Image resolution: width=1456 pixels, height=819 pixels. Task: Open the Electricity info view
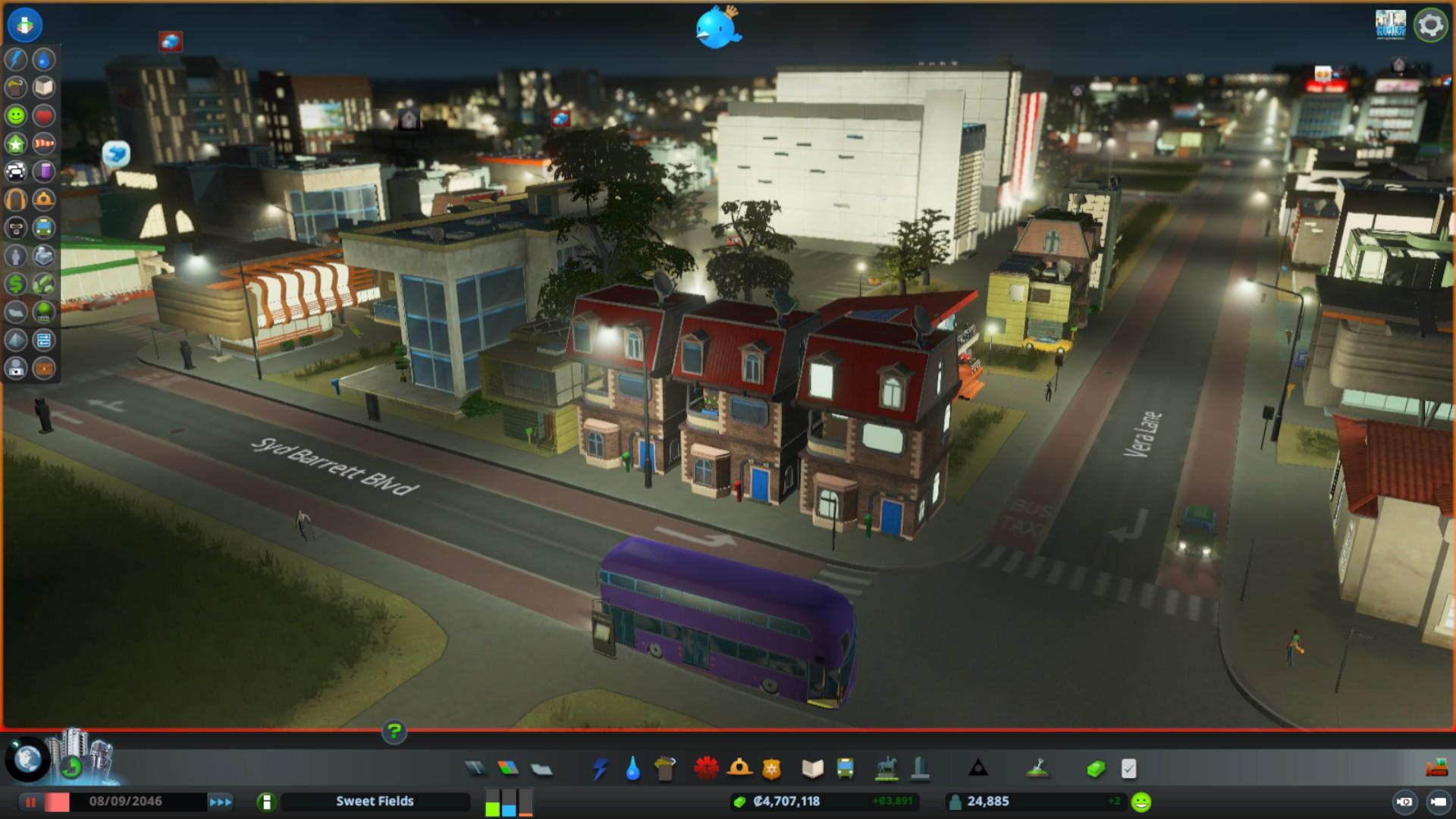(16, 59)
